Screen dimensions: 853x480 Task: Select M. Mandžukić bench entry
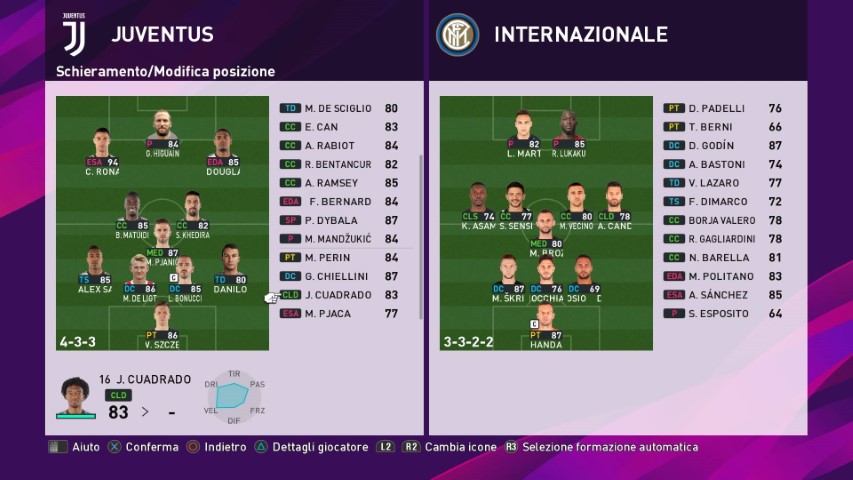338,238
